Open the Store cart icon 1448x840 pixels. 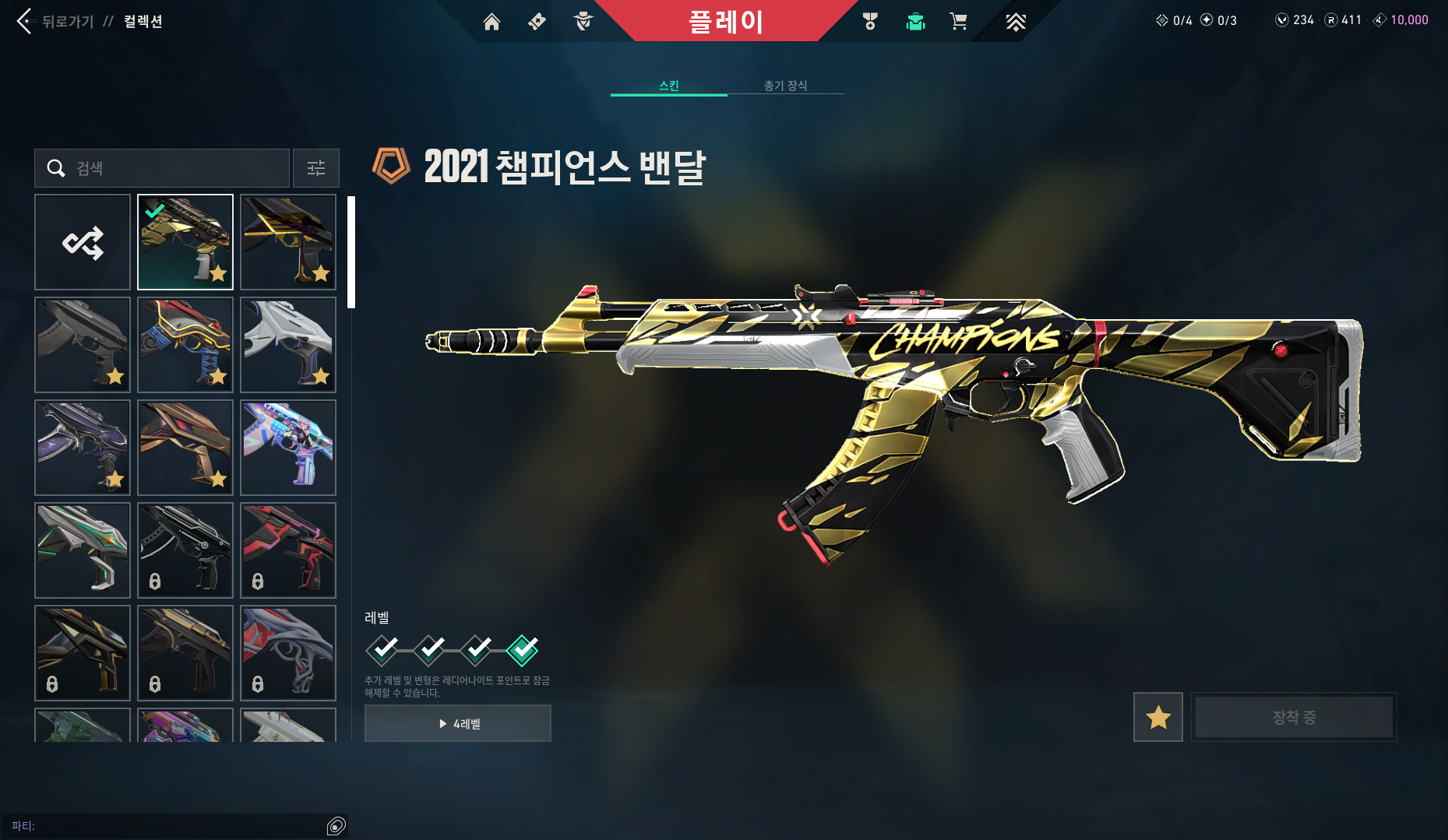[959, 22]
